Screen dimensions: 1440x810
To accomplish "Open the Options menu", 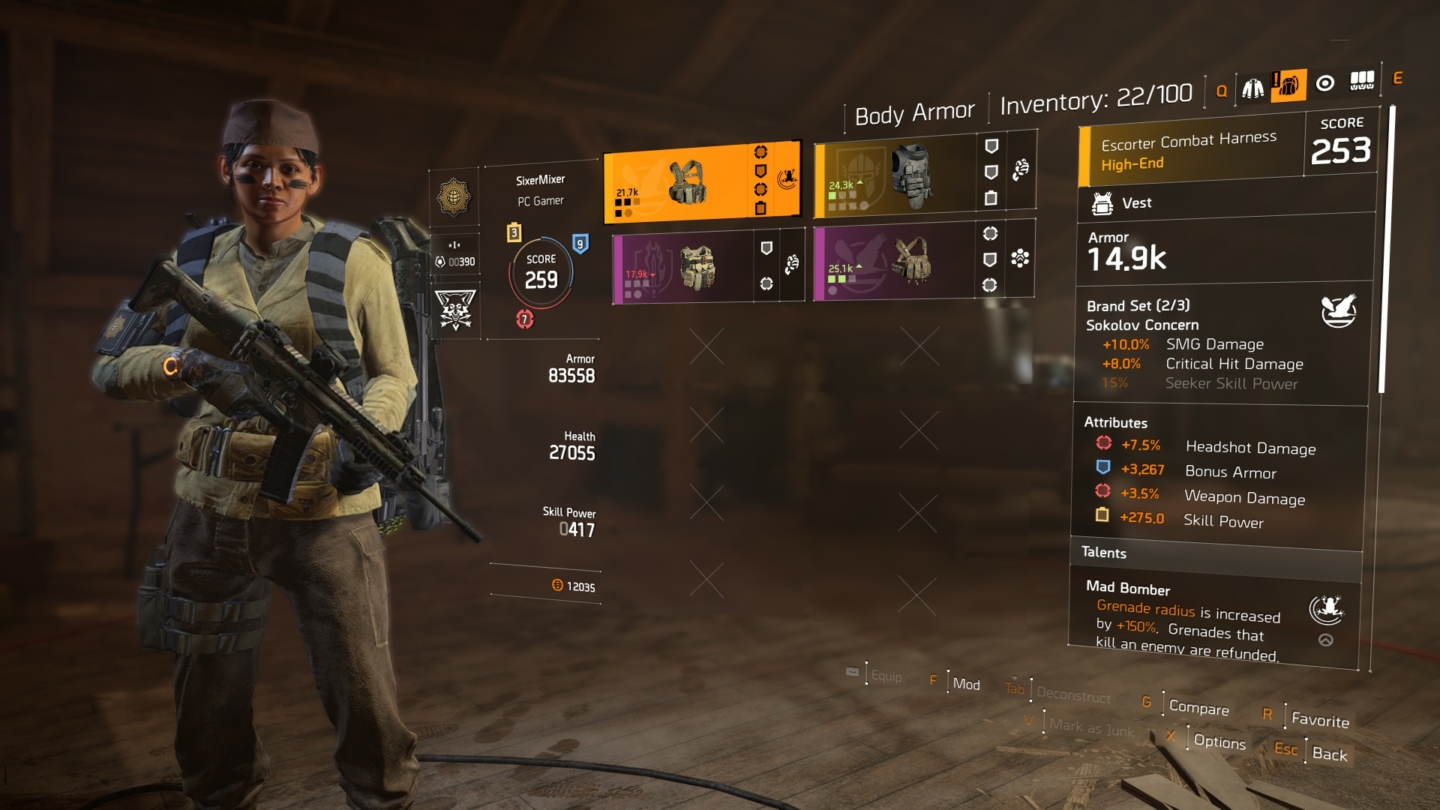I will point(1220,742).
